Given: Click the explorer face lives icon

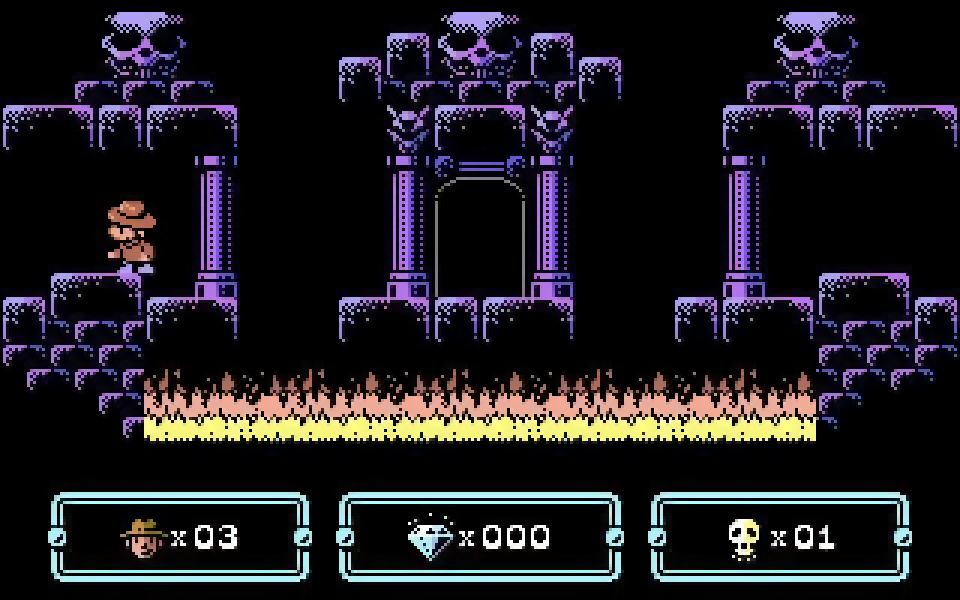Looking at the screenshot, I should click(x=143, y=538).
